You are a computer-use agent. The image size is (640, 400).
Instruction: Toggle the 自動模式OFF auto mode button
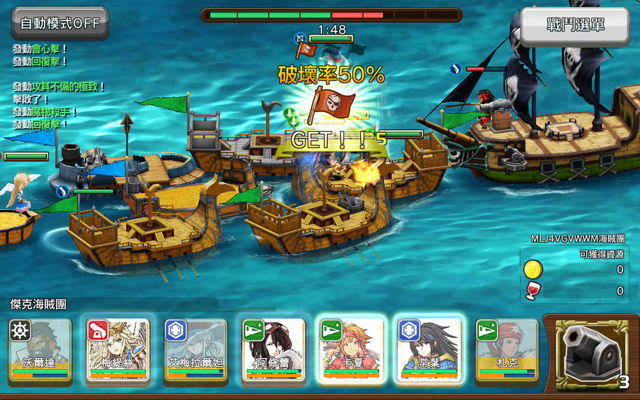[x=57, y=23]
